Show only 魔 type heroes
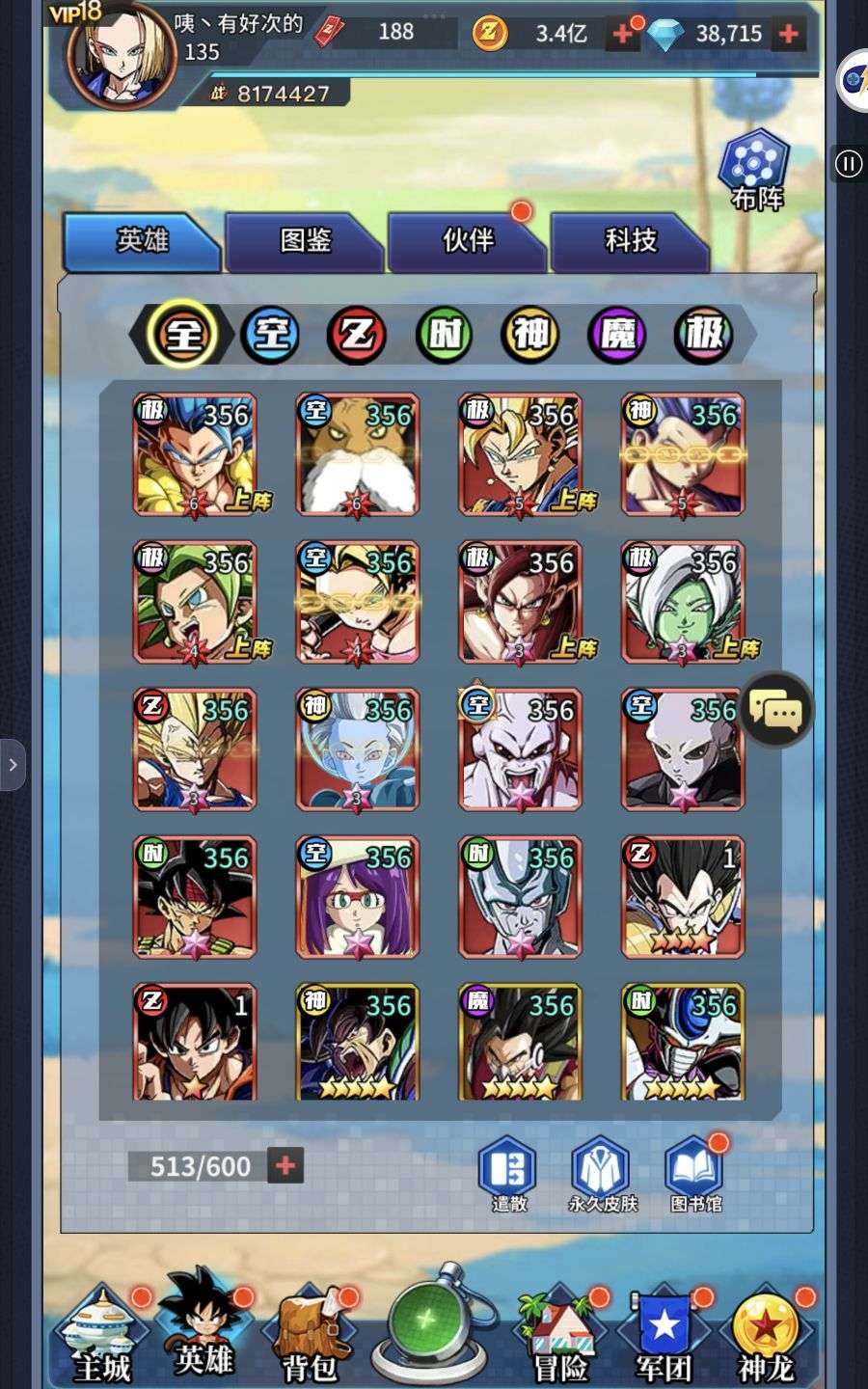The height and width of the screenshot is (1389, 868). pyautogui.click(x=617, y=335)
